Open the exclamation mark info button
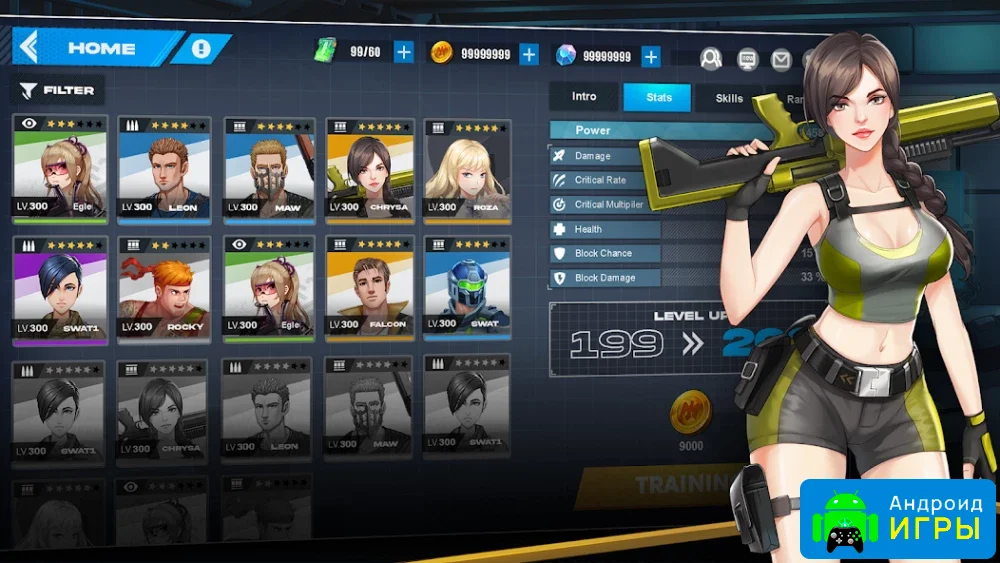 (x=202, y=48)
